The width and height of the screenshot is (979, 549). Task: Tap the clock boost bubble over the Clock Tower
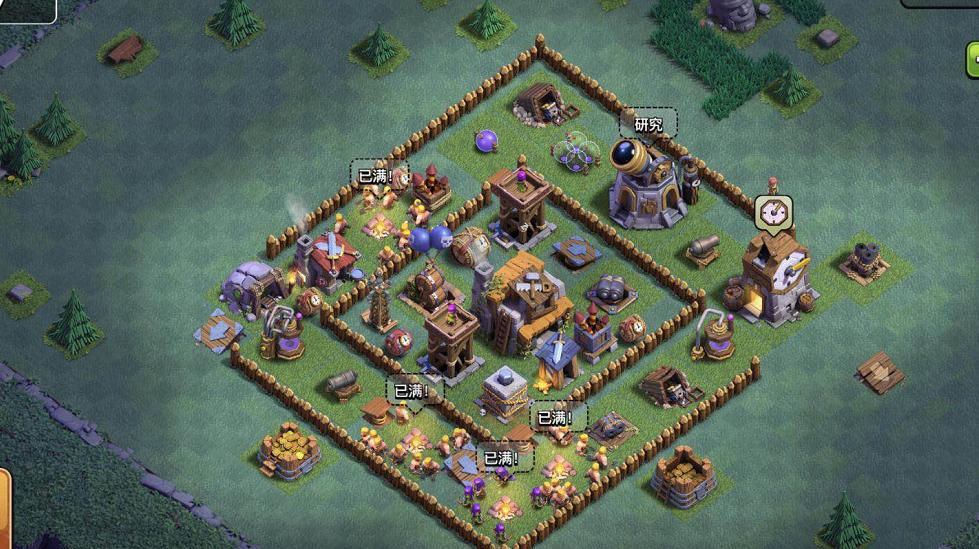pyautogui.click(x=772, y=211)
